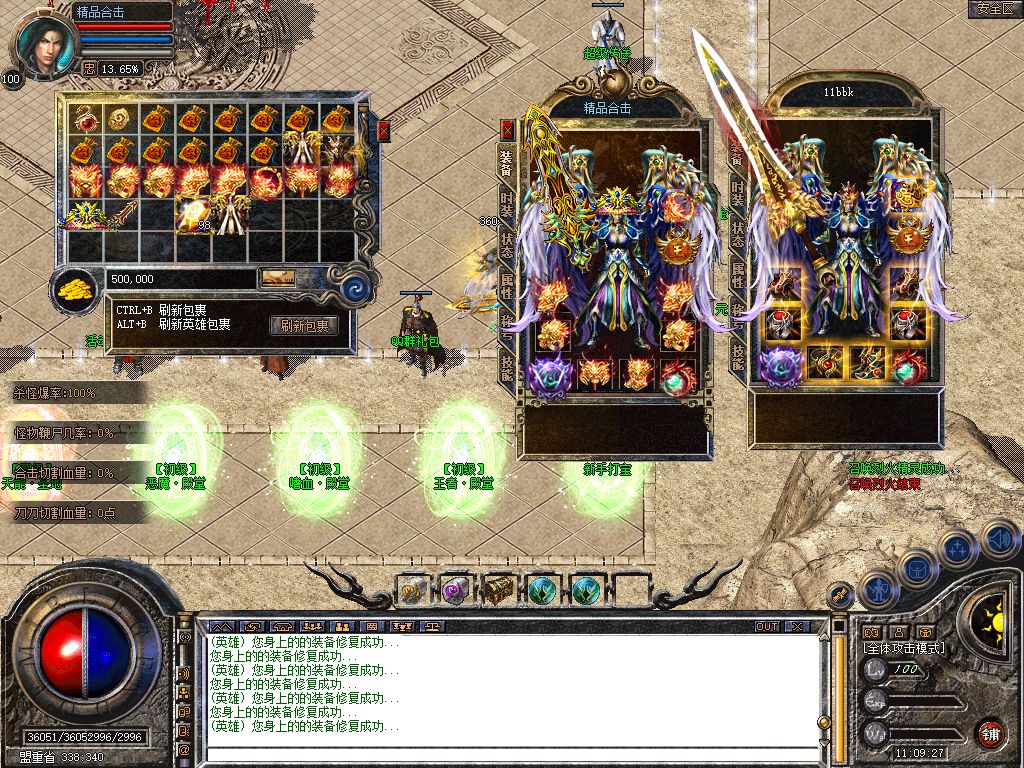Select the 王 winged medal in 11bbk panel
This screenshot has height=768, width=1024.
pos(909,236)
